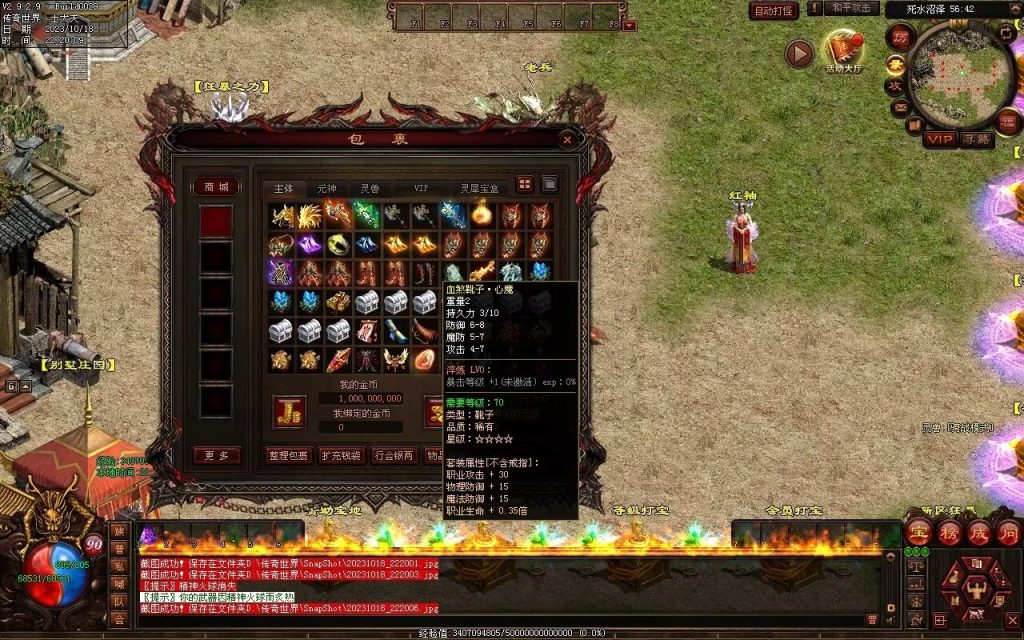Switch to the 元神 tab

(327, 188)
